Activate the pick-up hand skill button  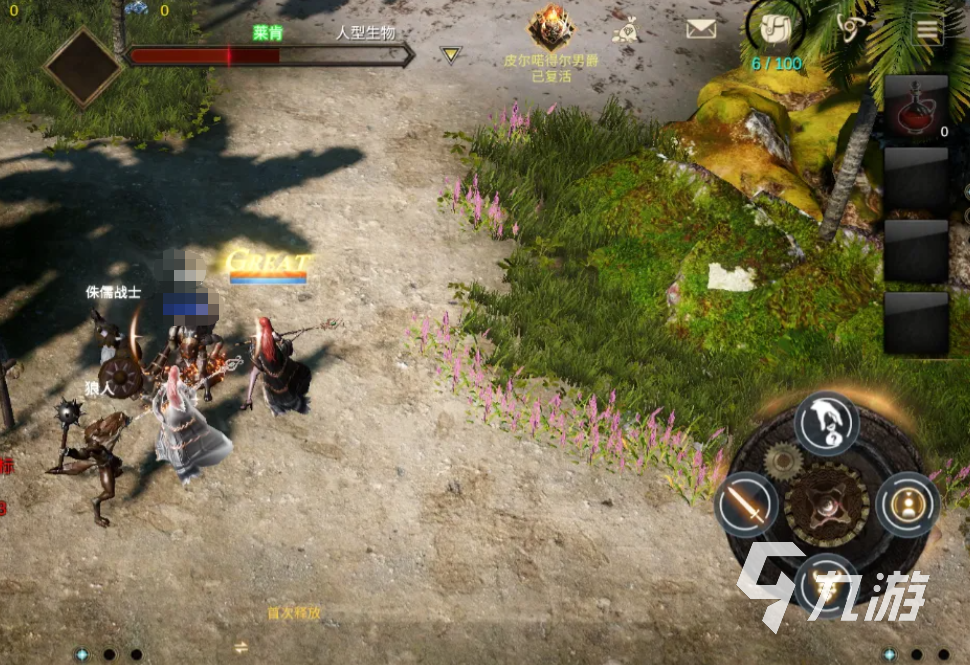pos(827,423)
